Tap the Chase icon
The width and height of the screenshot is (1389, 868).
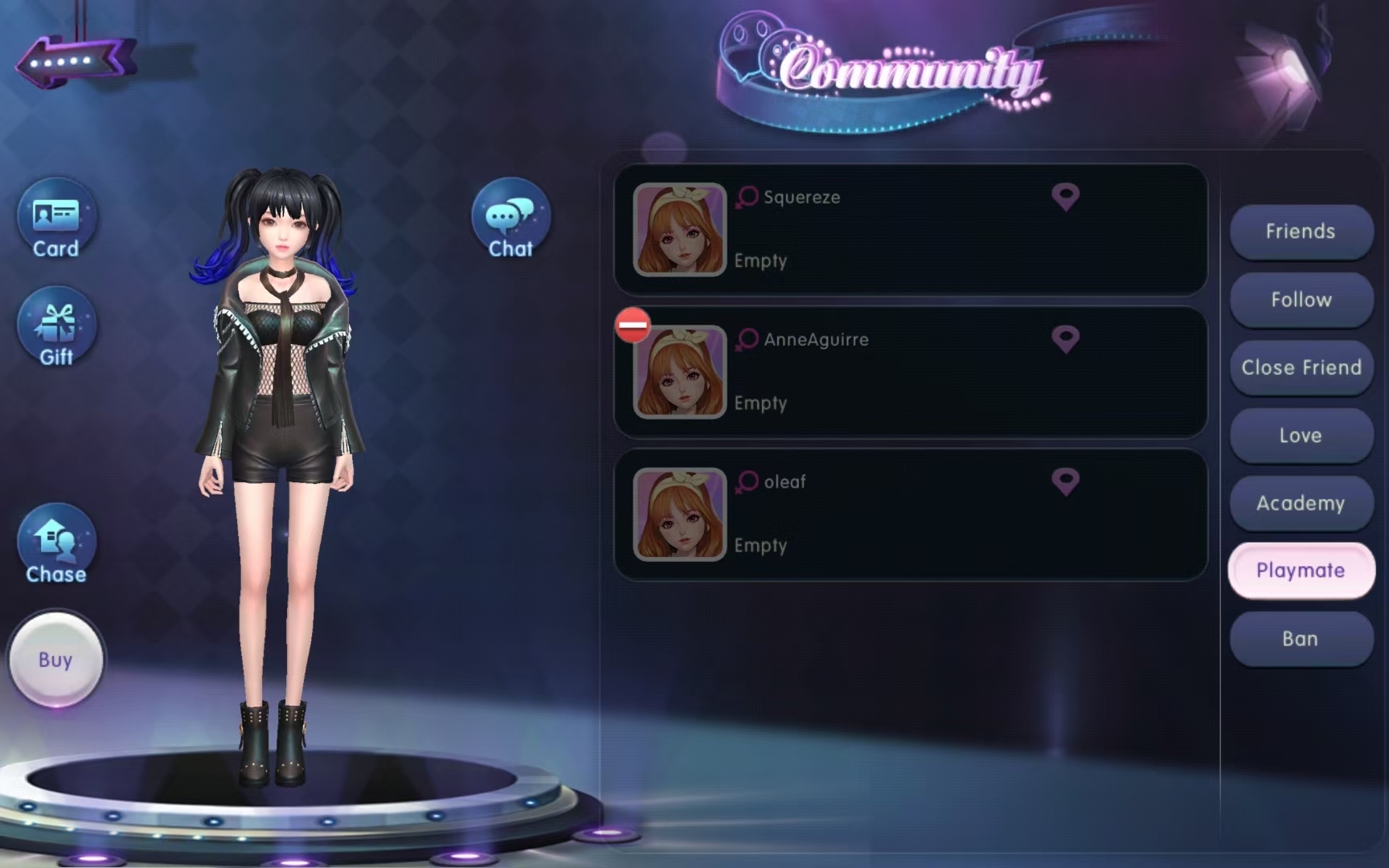click(56, 545)
